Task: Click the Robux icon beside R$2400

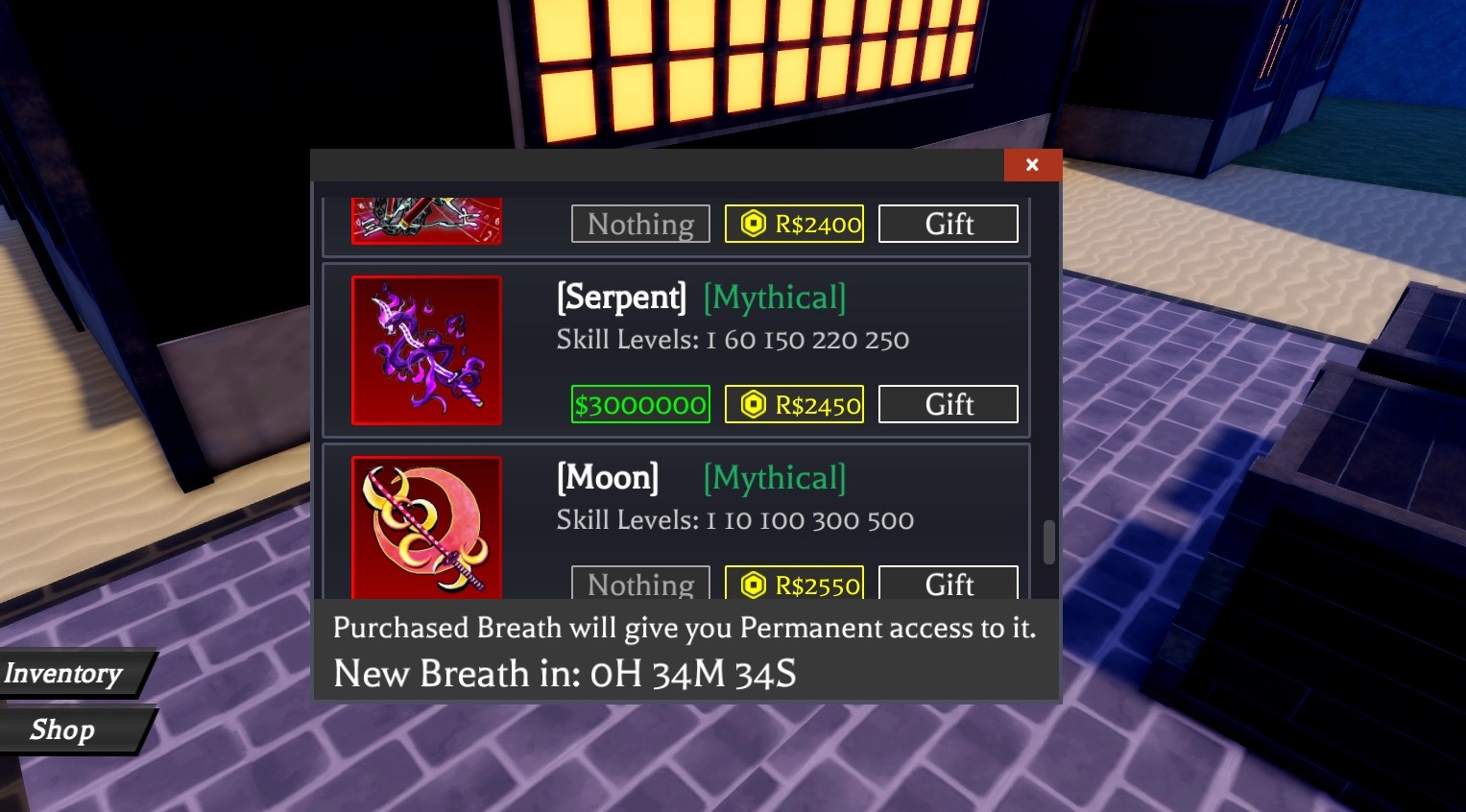Action: 753,224
